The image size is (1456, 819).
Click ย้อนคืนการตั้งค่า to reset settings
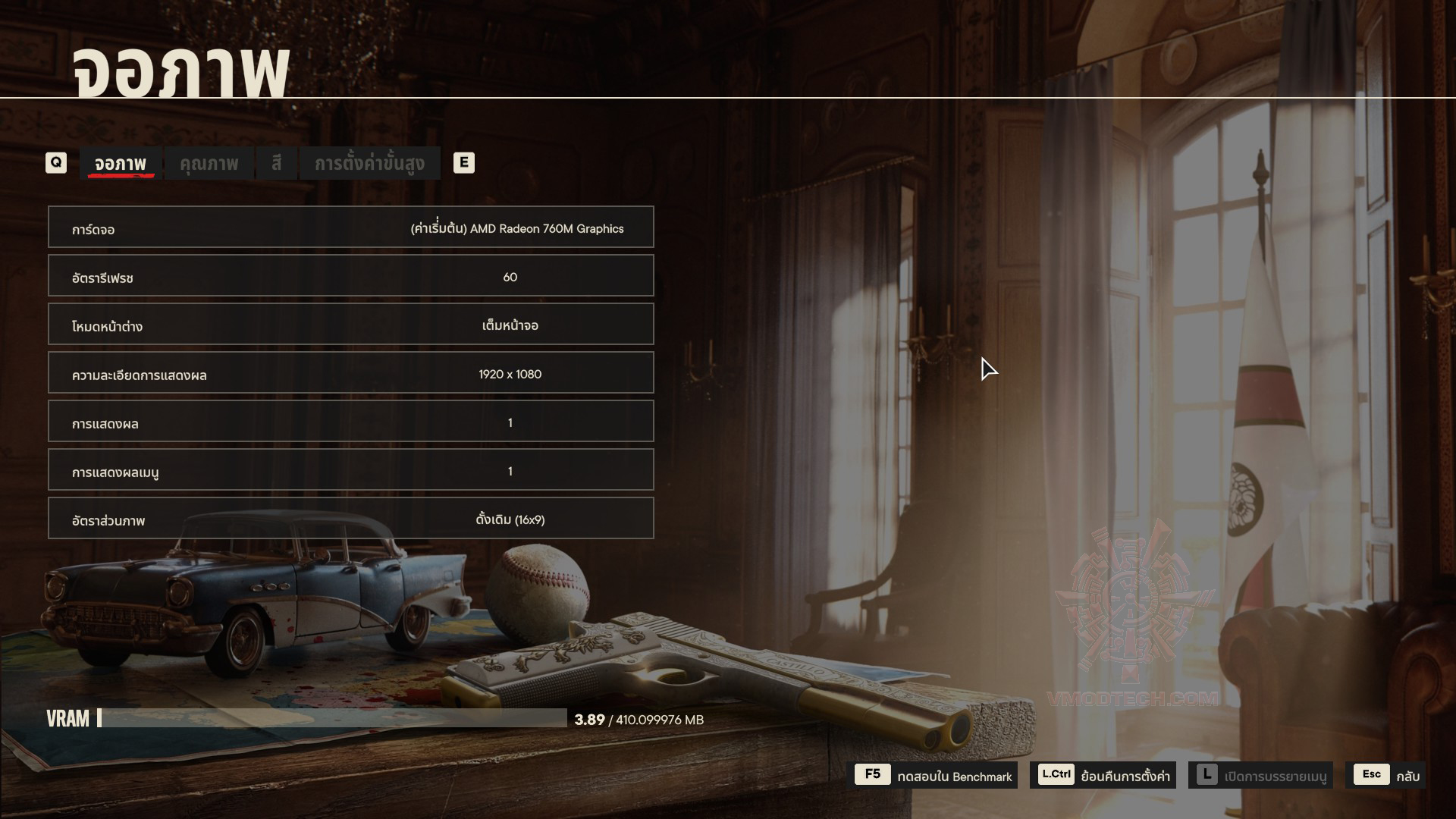[1104, 776]
